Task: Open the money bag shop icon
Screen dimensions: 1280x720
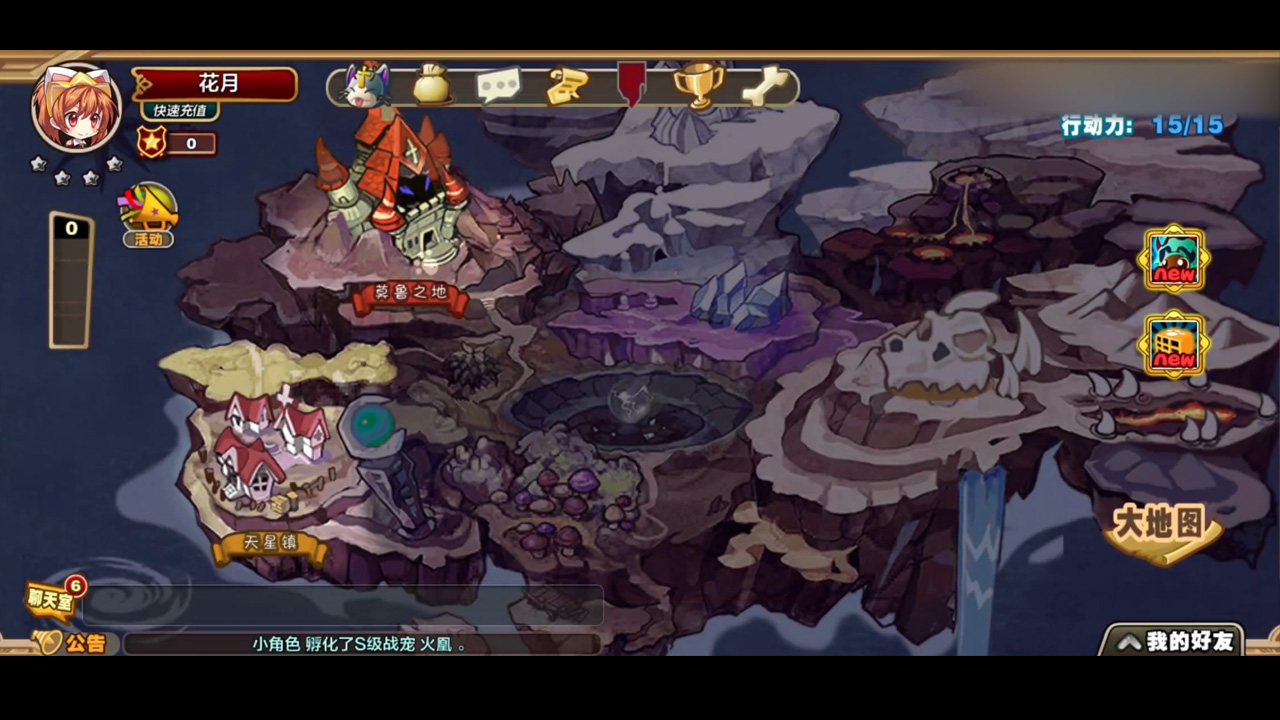Action: pyautogui.click(x=432, y=85)
